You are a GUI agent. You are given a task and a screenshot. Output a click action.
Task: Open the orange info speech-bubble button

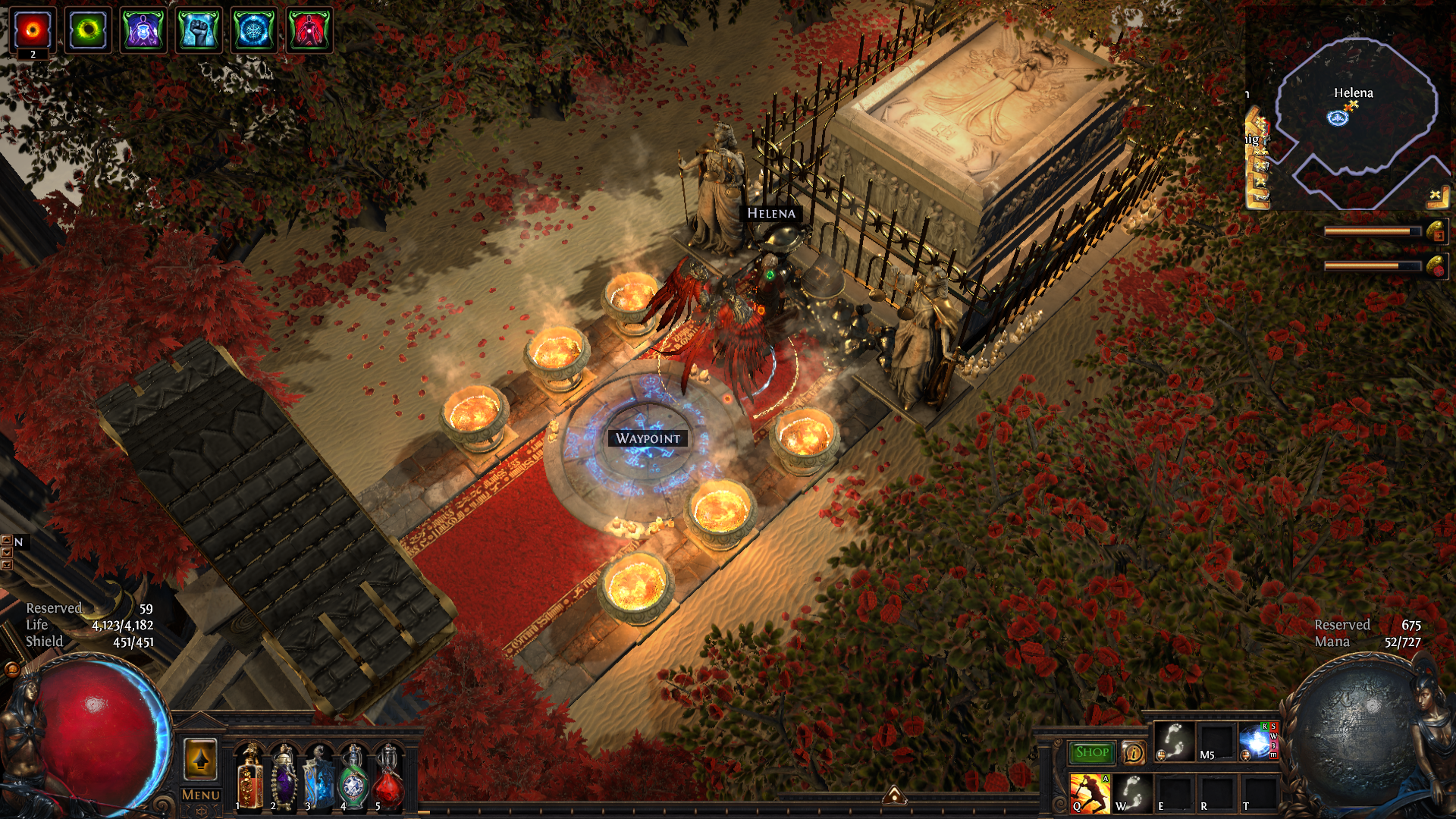pos(1134,752)
